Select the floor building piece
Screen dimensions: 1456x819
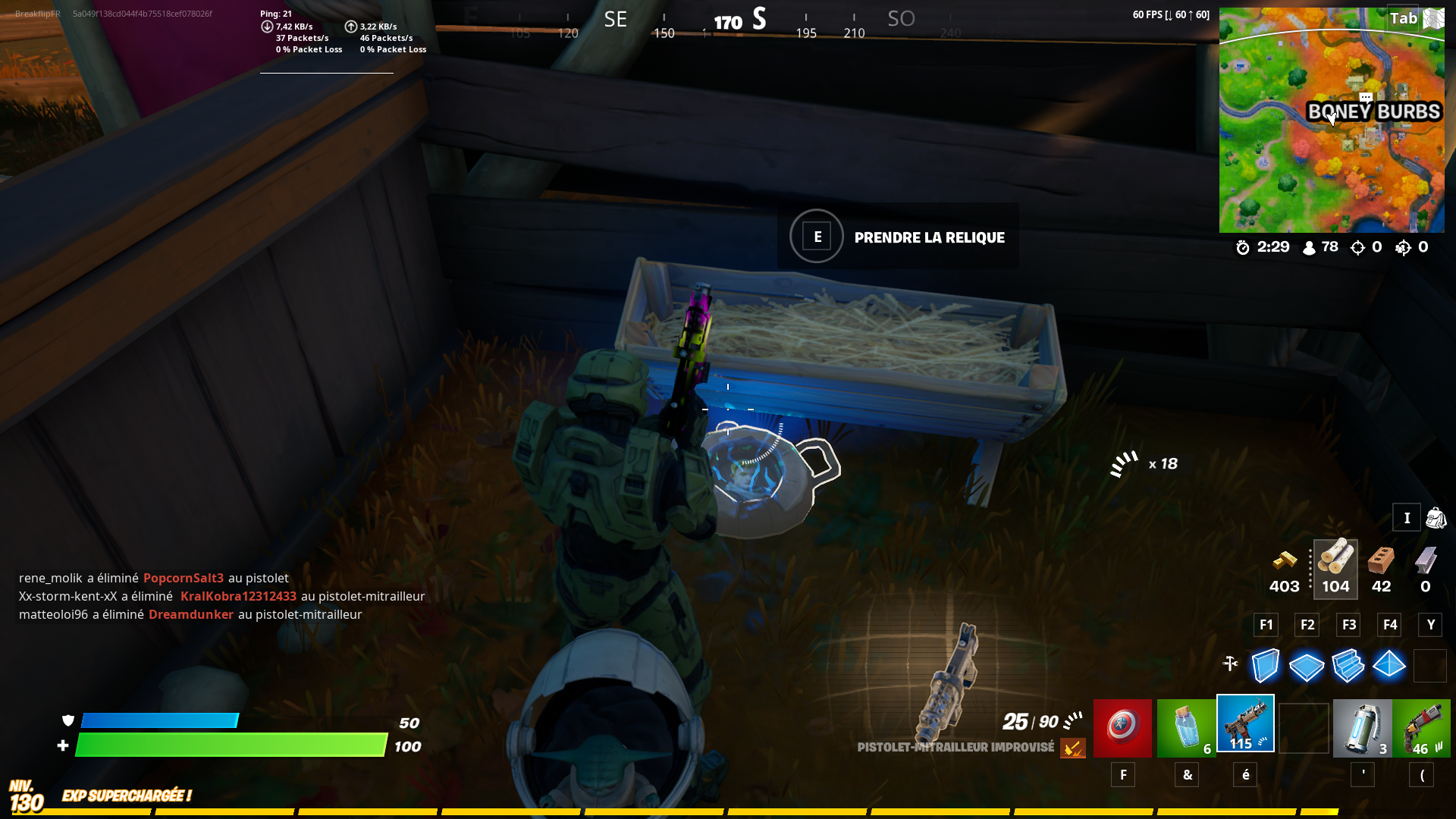1307,665
